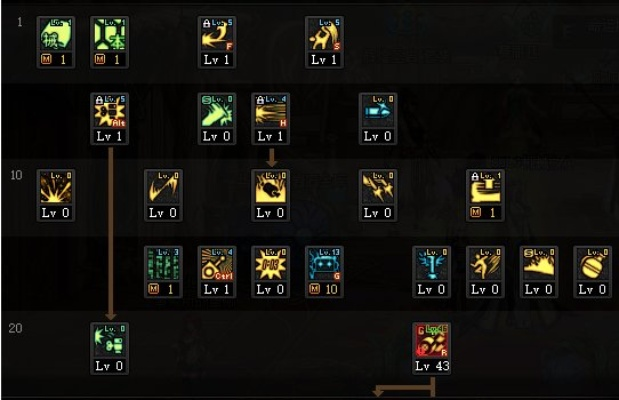
Task: Click the locked yellow skill in the level 10 row
Action: click(485, 187)
